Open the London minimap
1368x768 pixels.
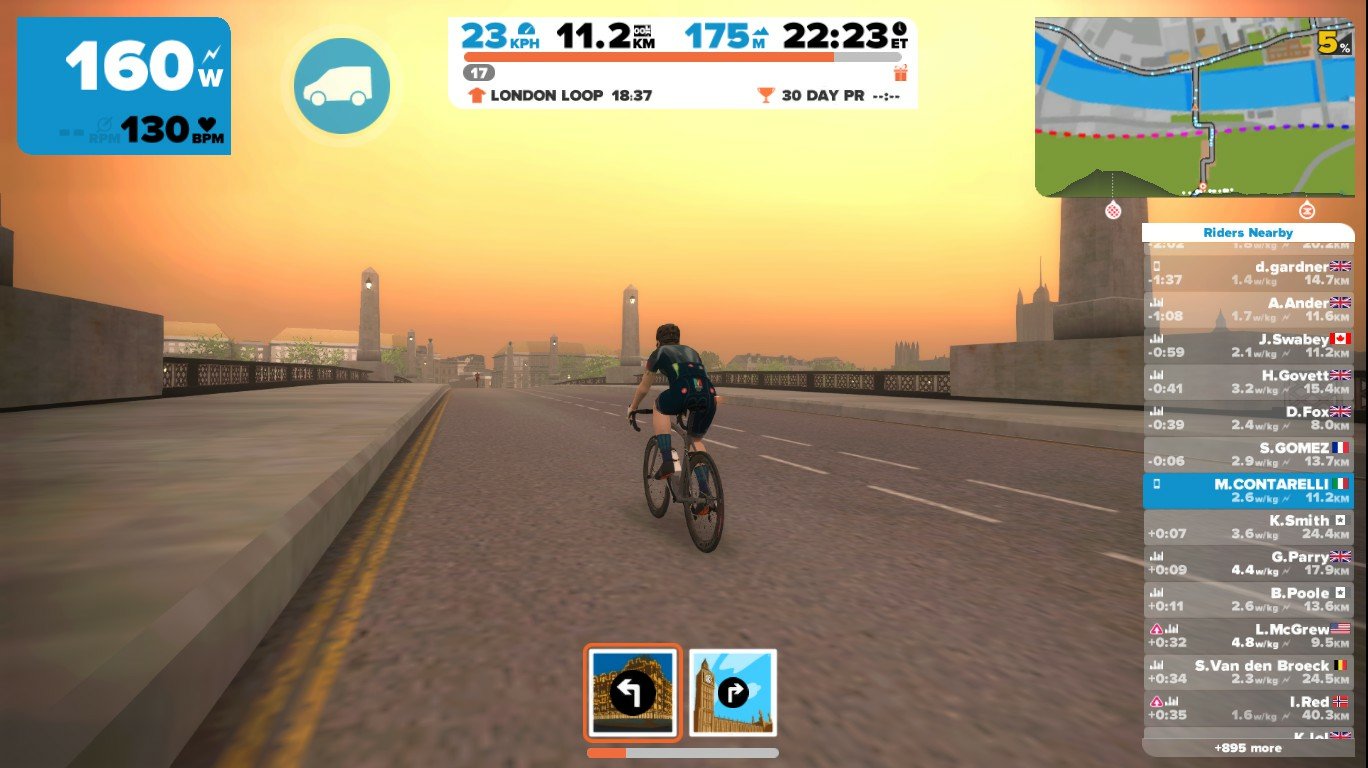click(1193, 106)
